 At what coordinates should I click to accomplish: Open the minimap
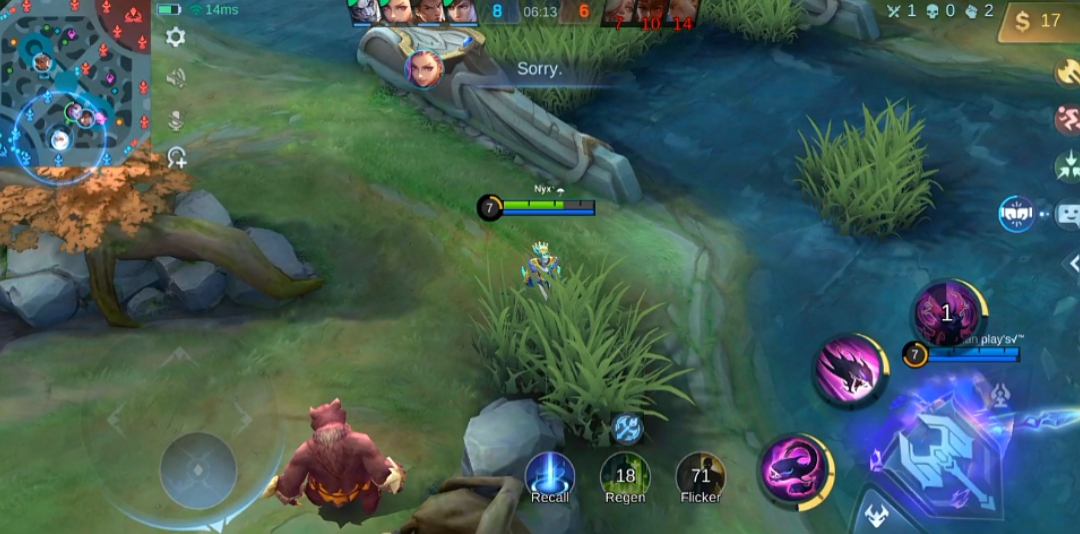(75, 85)
